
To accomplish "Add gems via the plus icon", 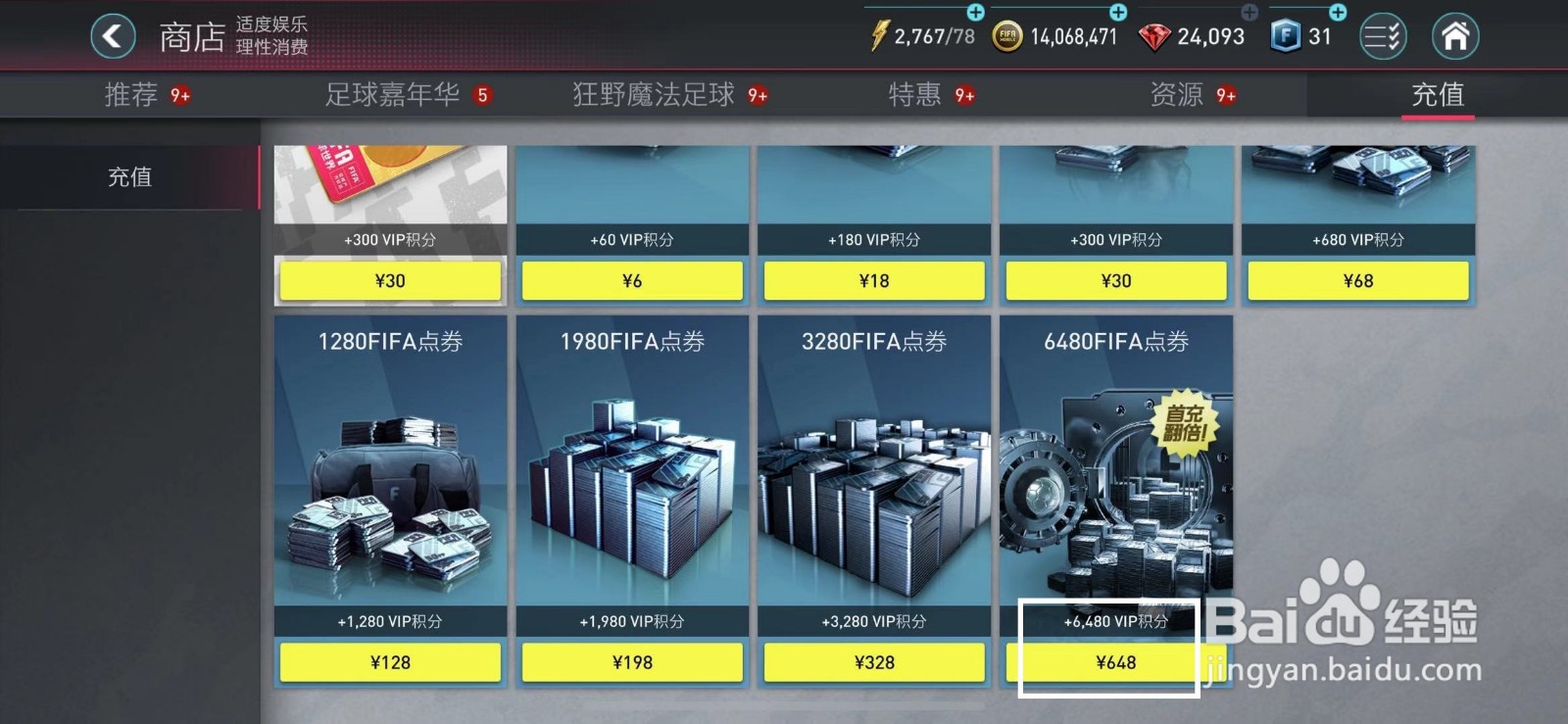I will coord(1249,13).
